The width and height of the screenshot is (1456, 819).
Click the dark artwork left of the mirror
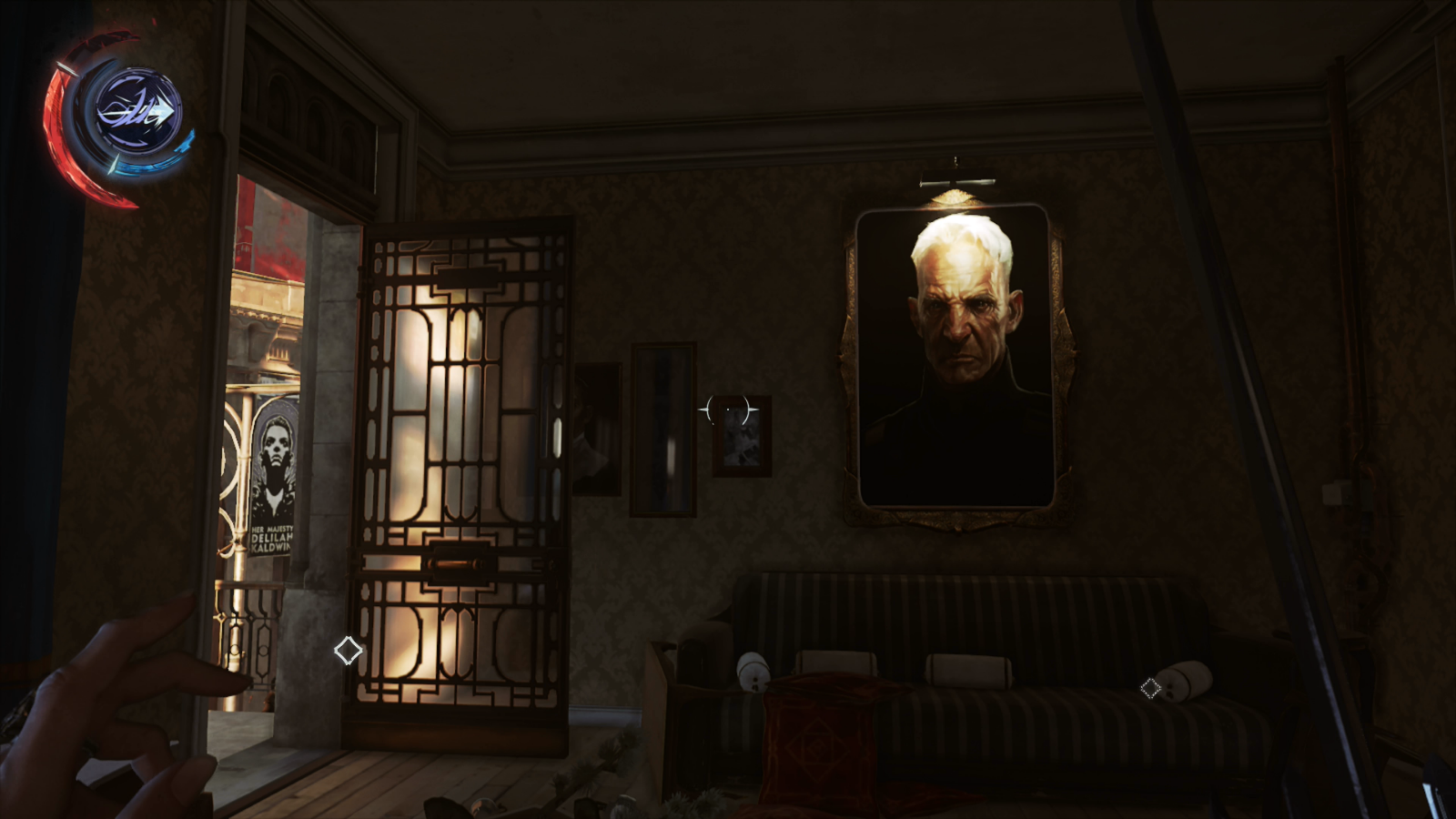coord(598,428)
